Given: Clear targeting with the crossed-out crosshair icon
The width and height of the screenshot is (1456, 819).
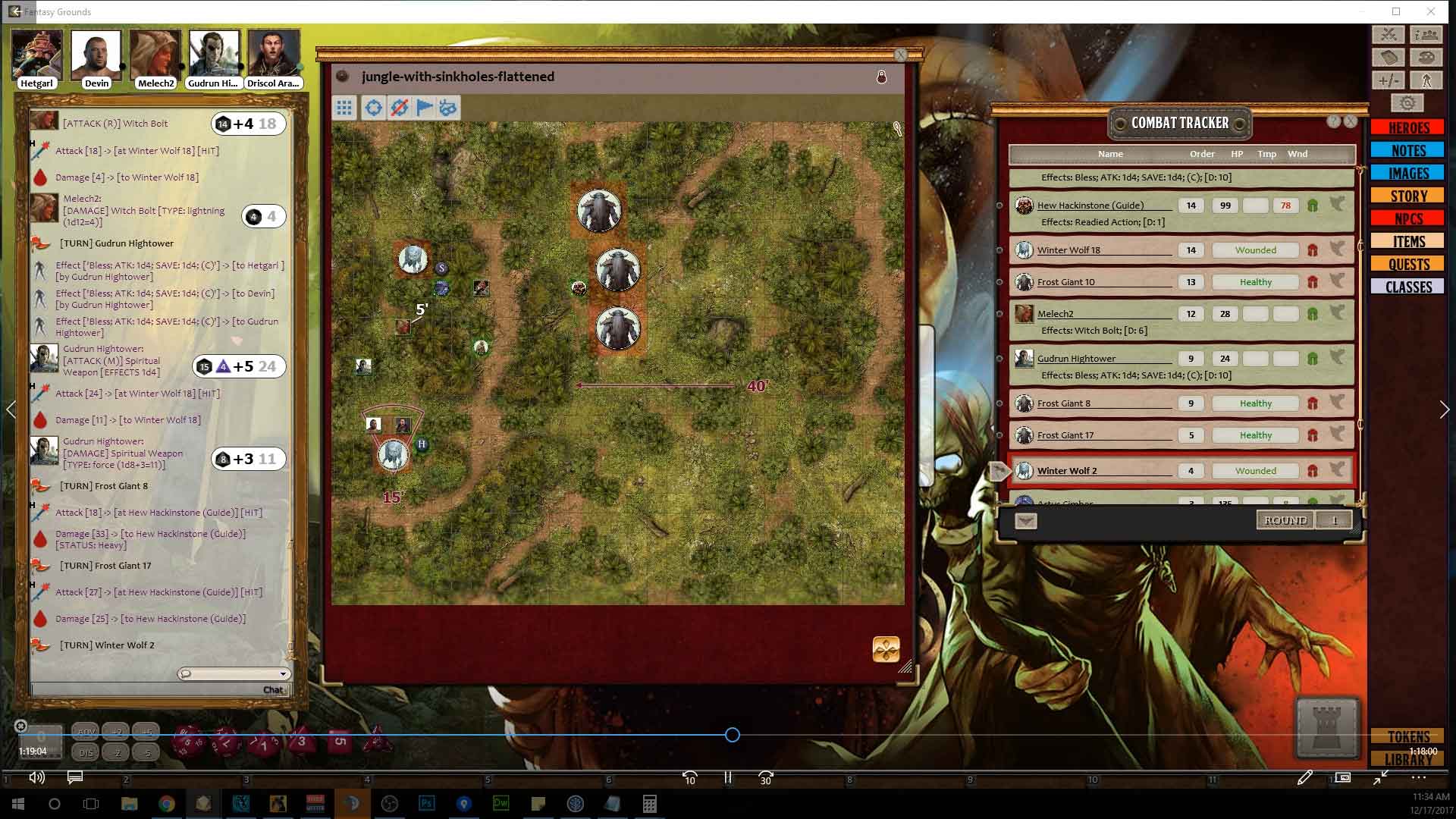Looking at the screenshot, I should (x=397, y=107).
